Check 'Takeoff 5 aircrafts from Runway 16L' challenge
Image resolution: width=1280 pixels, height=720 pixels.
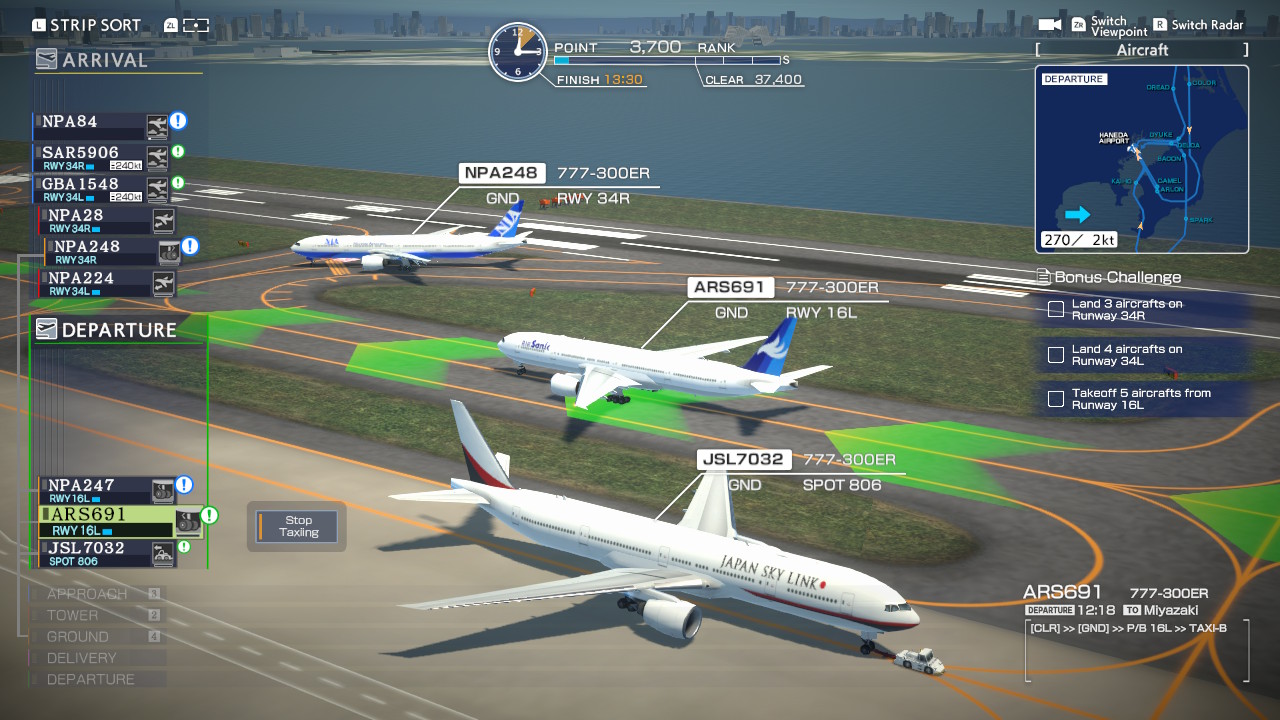click(x=1055, y=399)
